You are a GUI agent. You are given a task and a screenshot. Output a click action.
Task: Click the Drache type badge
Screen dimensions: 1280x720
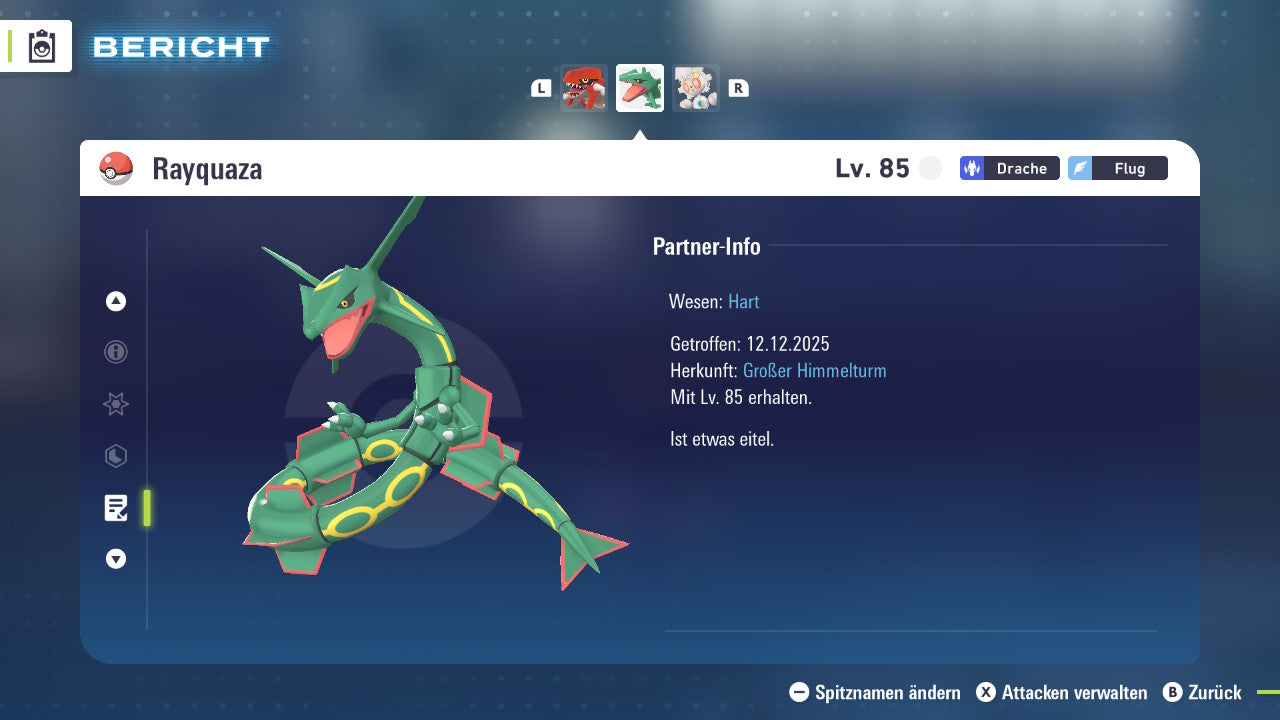pos(1009,168)
